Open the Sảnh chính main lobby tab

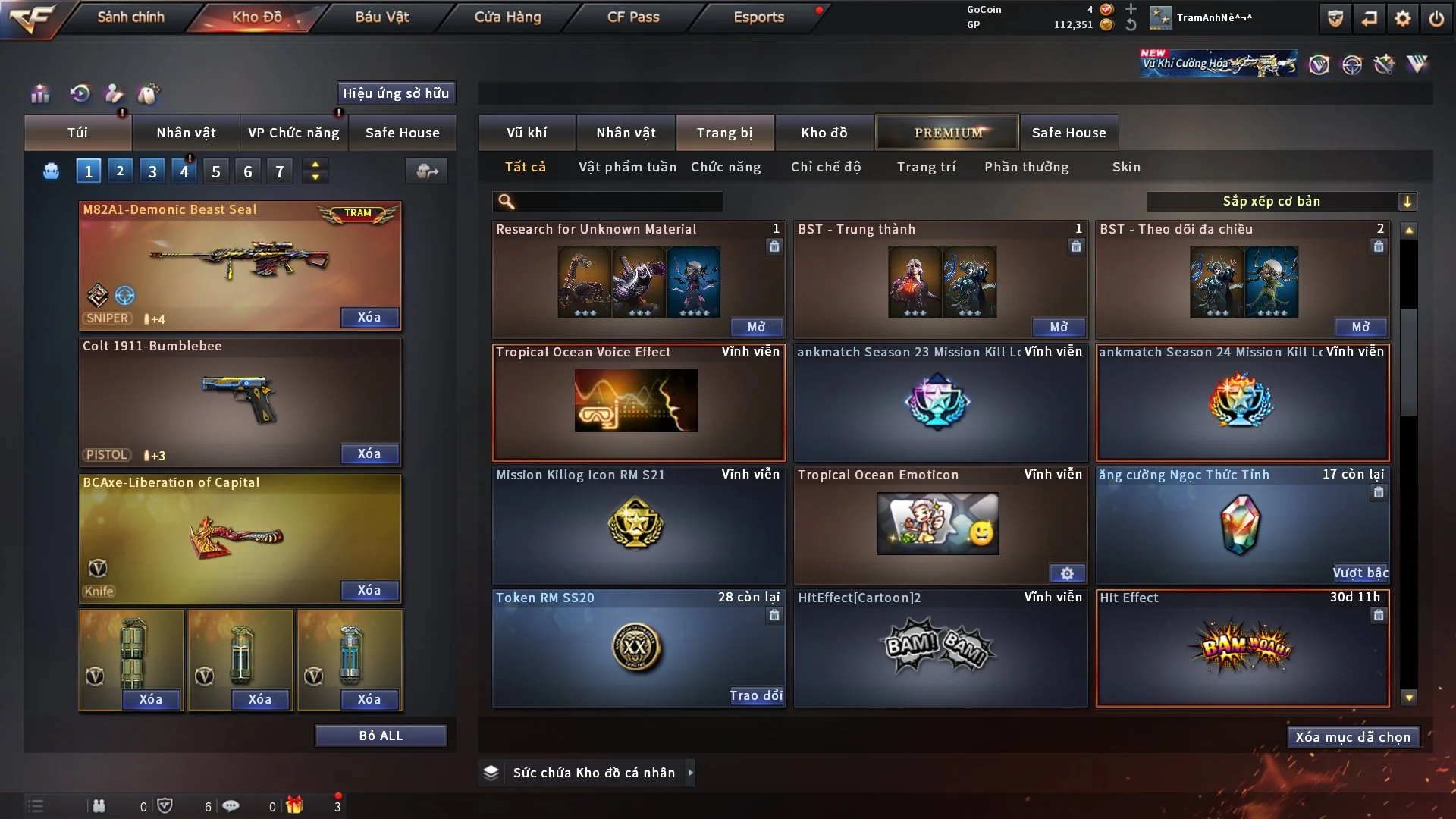point(130,17)
